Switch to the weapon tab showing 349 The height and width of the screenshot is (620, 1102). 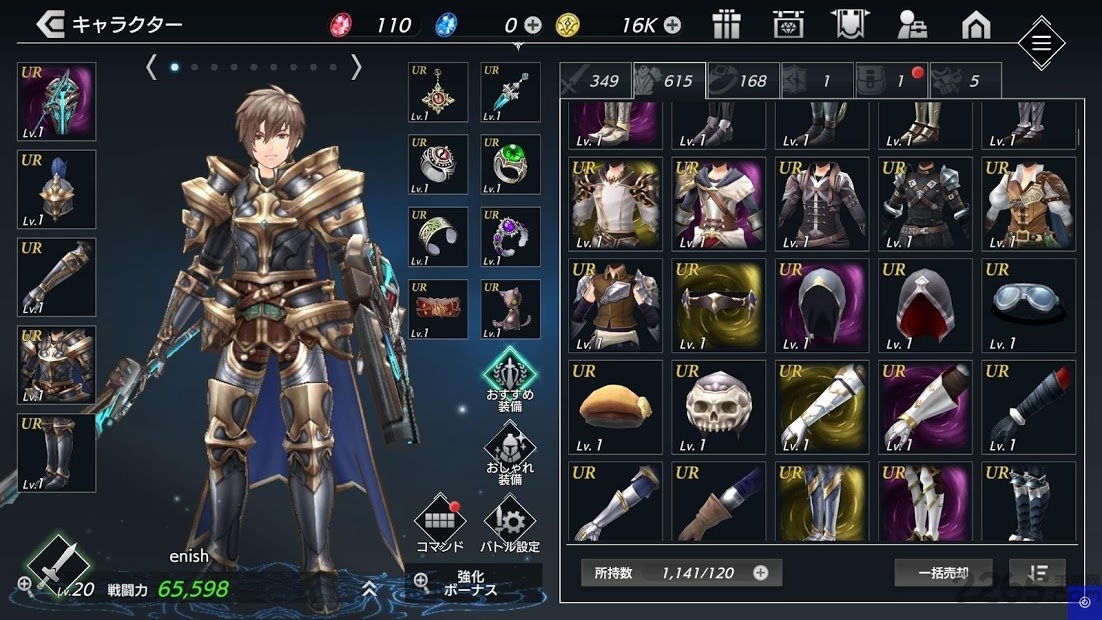point(594,81)
